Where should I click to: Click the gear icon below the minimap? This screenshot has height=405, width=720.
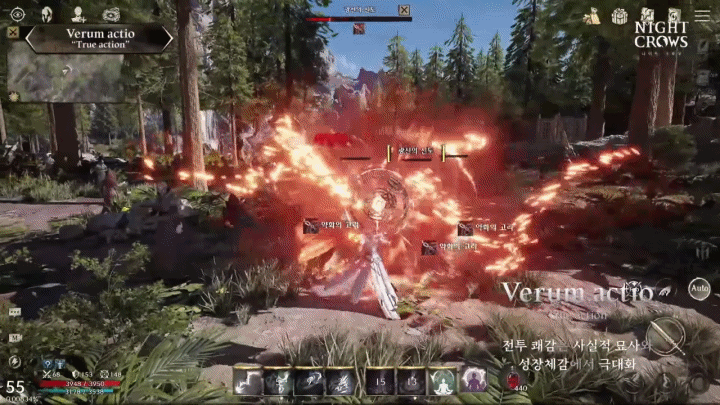coord(14,97)
